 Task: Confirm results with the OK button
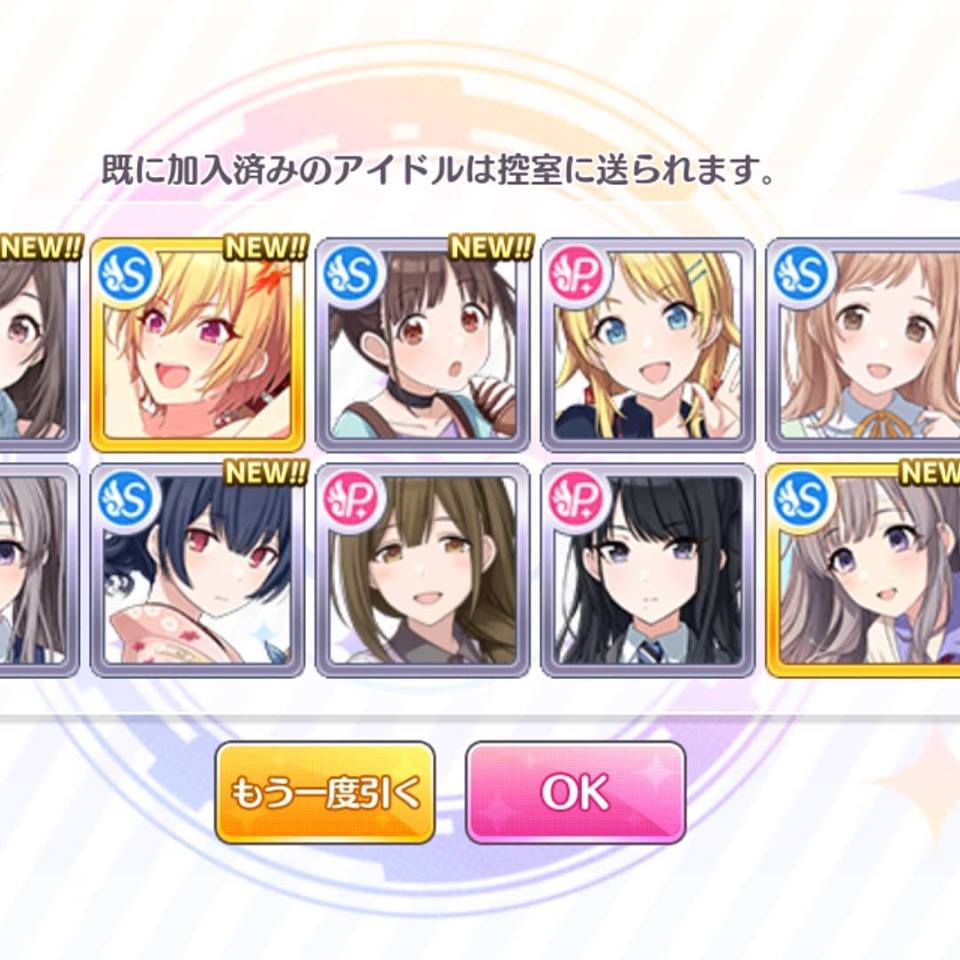point(575,792)
